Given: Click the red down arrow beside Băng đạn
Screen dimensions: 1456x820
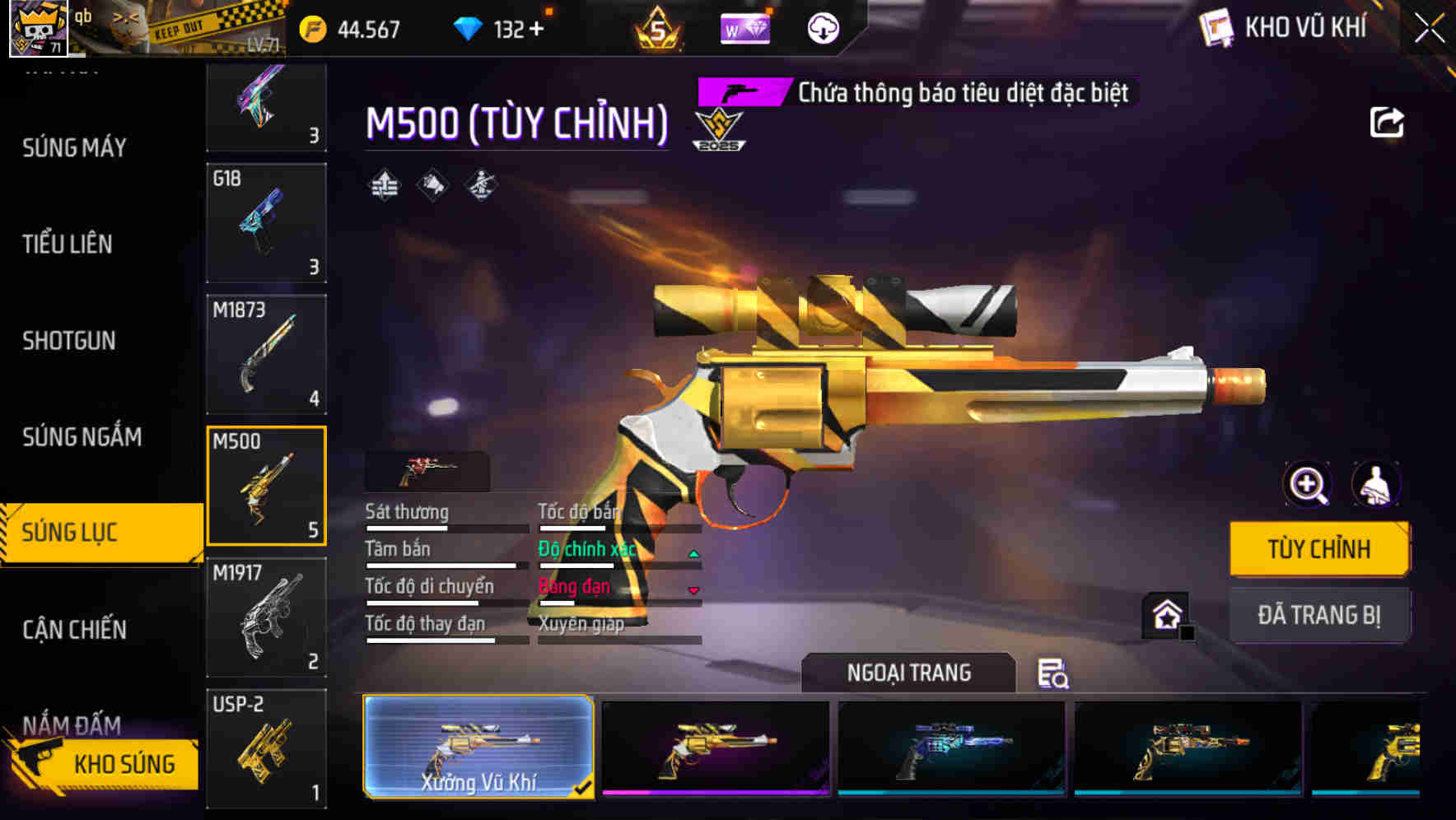Looking at the screenshot, I should point(693,591).
